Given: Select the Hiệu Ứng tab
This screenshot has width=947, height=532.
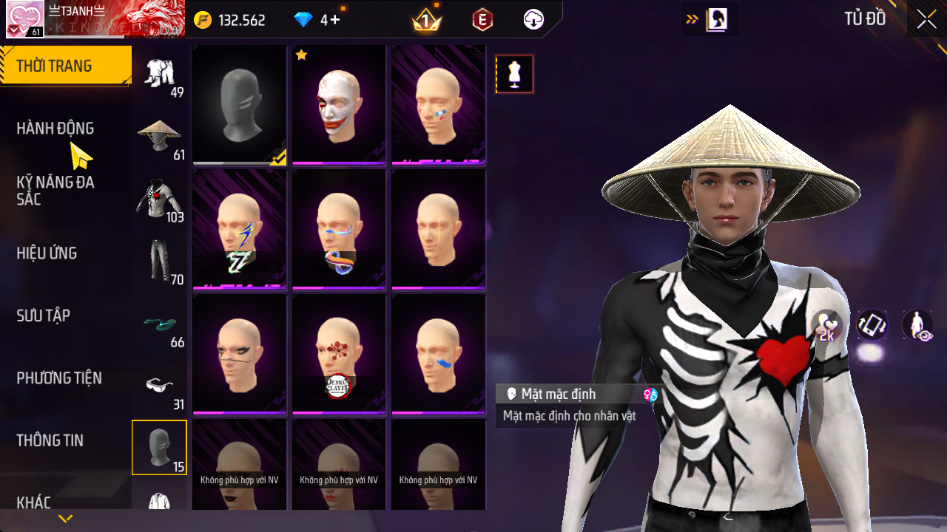Looking at the screenshot, I should click(47, 253).
